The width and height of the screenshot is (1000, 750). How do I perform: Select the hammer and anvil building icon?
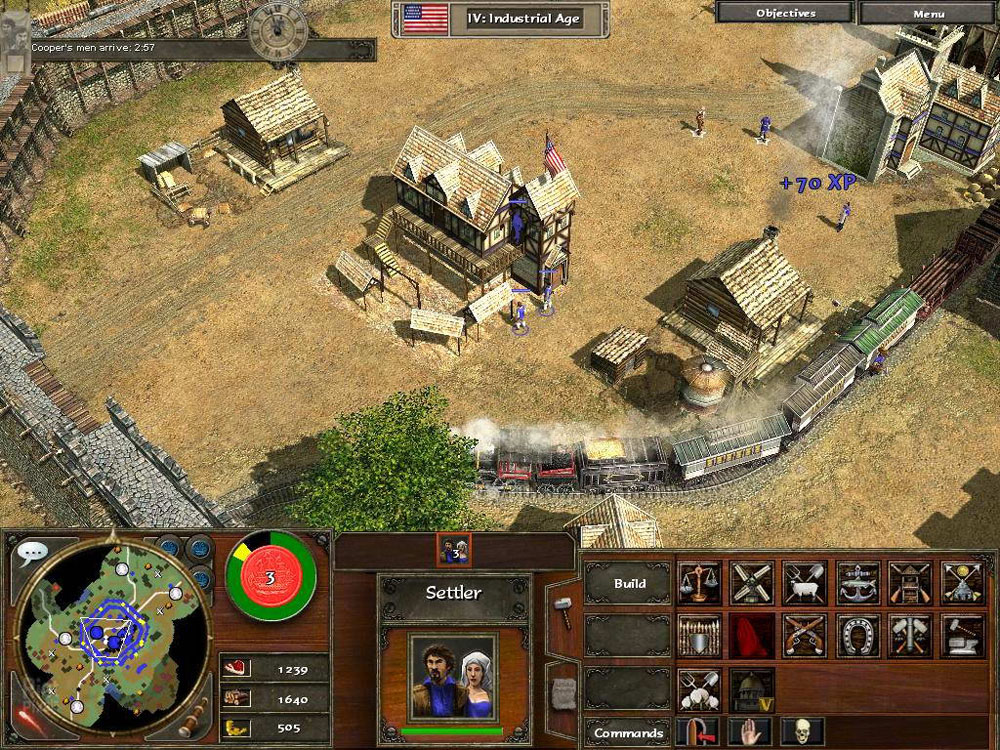pyautogui.click(x=963, y=634)
